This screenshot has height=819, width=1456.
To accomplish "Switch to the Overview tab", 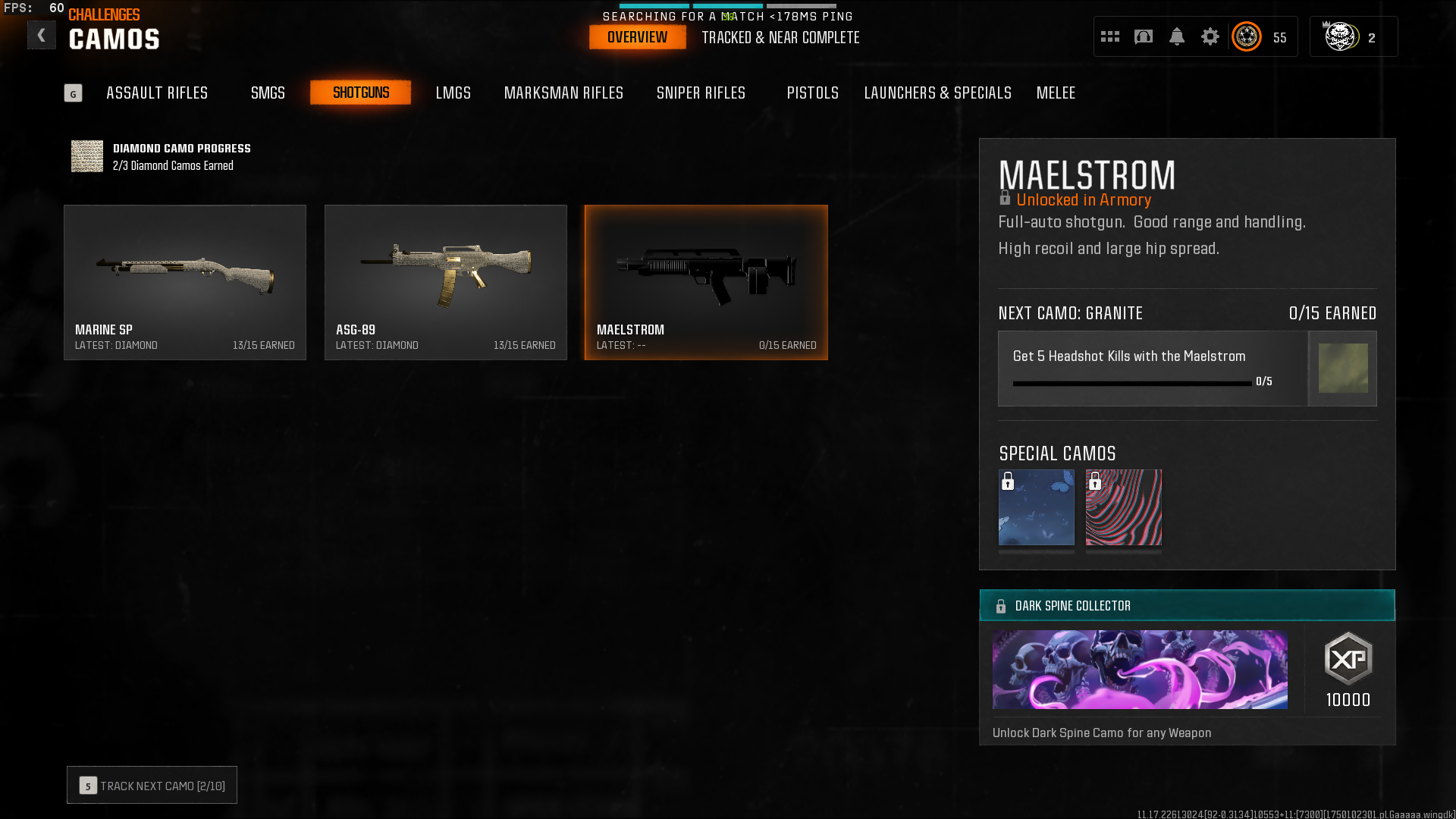I will 637,37.
